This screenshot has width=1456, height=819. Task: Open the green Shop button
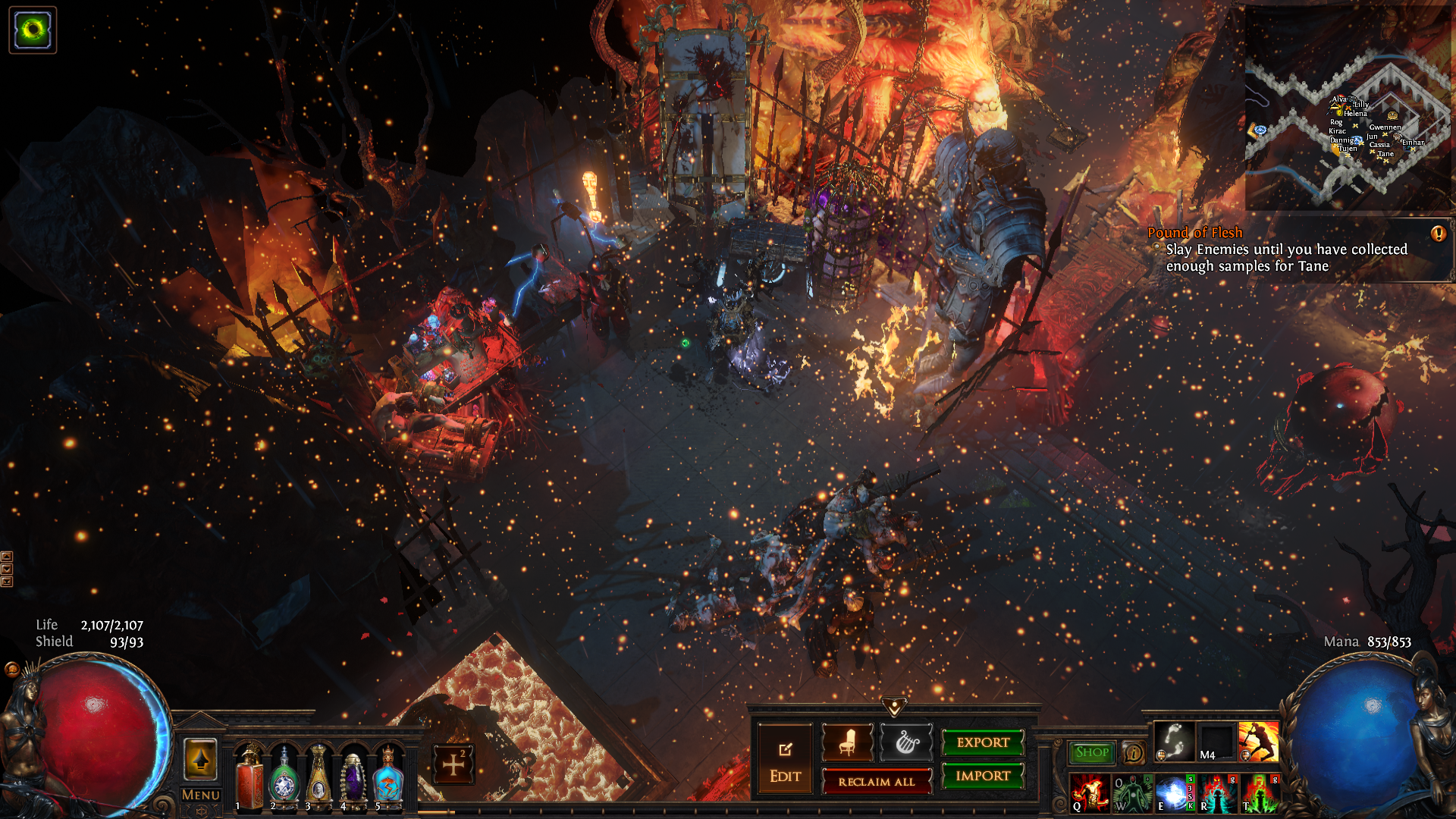1091,752
